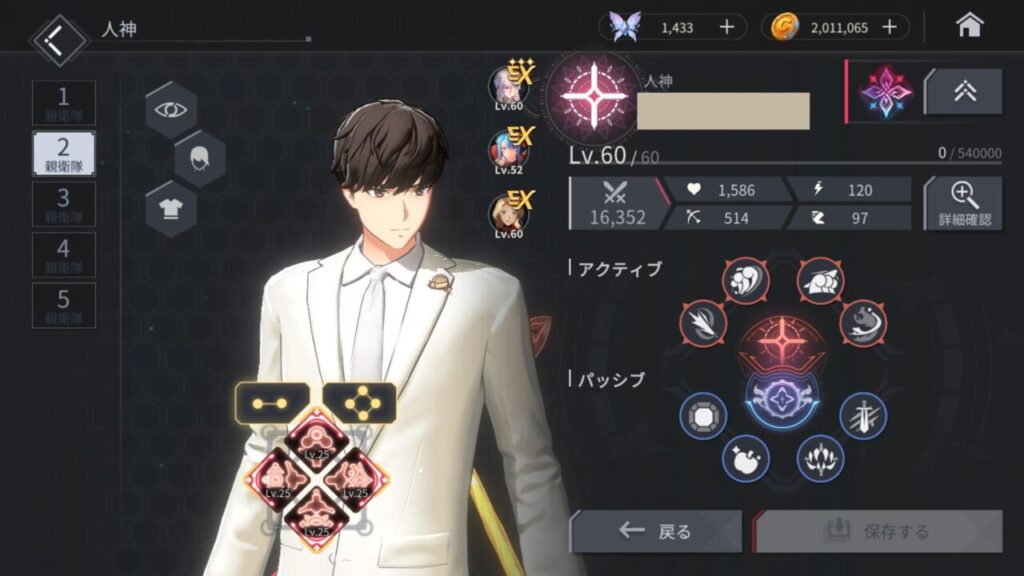Screen dimensions: 1024x576
Task: Switch to guard squad 5
Action: pyautogui.click(x=64, y=305)
